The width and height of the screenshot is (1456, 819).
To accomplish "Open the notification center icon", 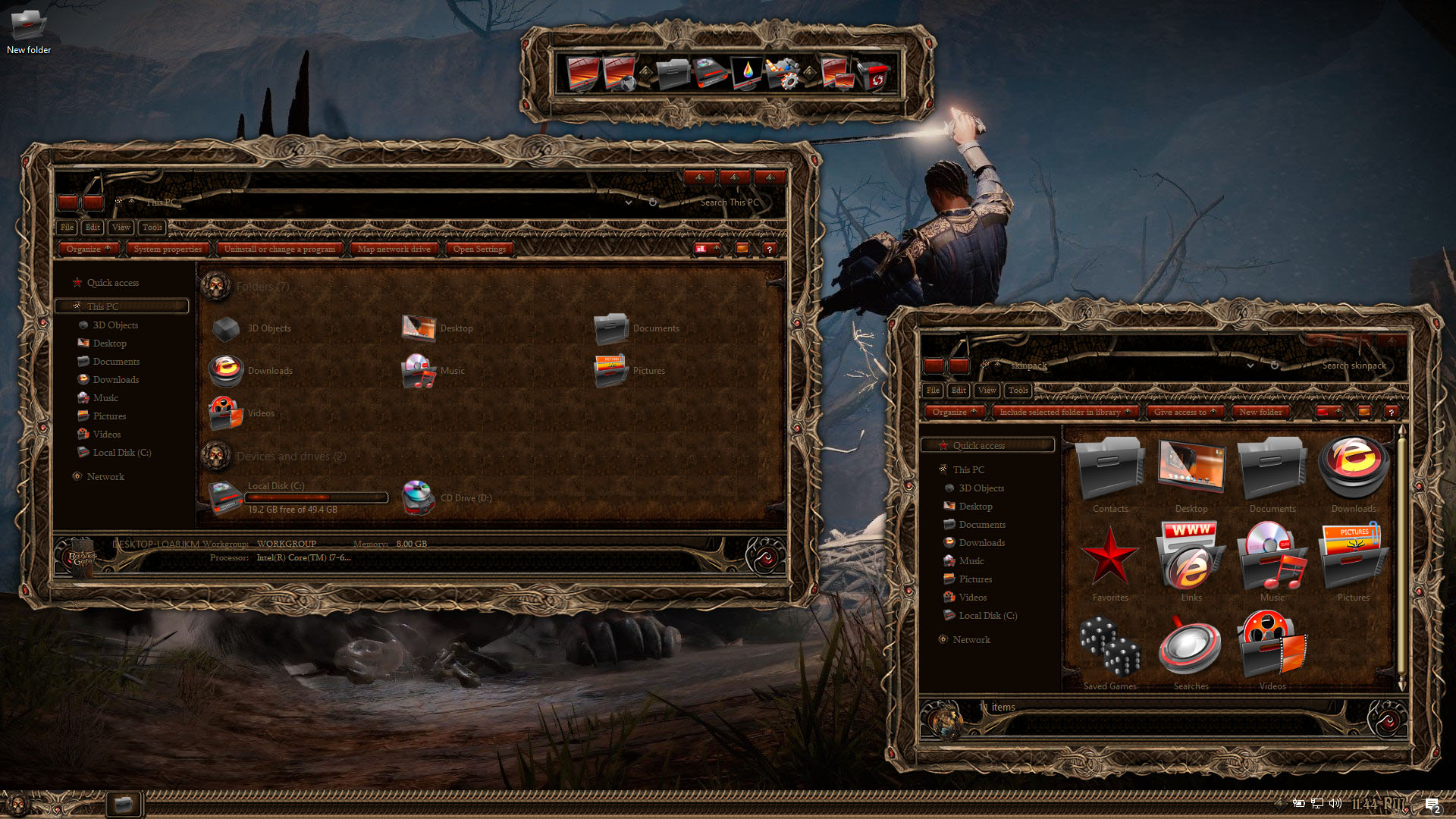I will point(1432,805).
